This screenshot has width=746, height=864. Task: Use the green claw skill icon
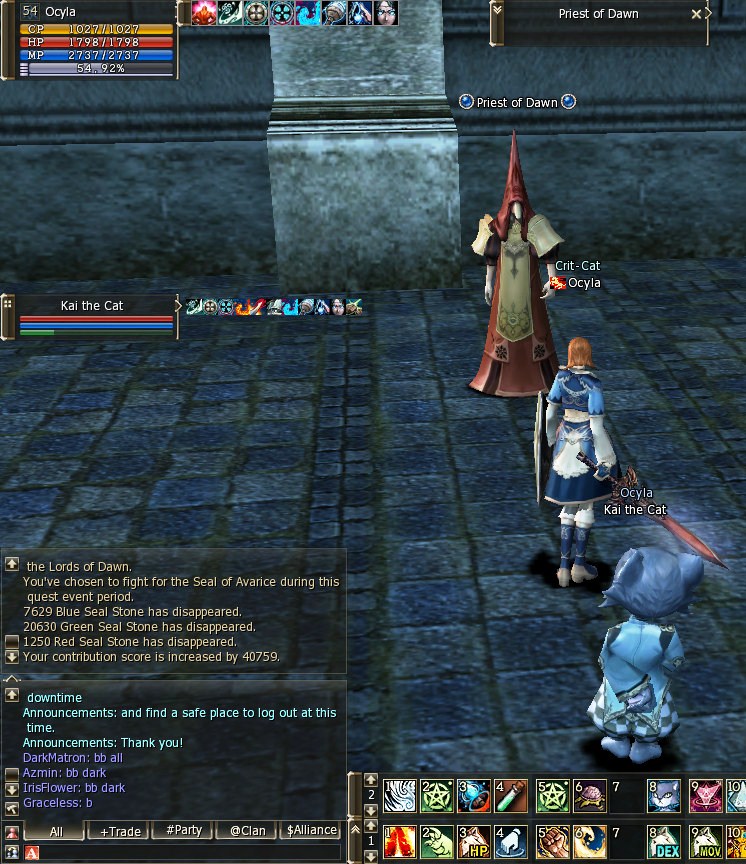tap(436, 841)
